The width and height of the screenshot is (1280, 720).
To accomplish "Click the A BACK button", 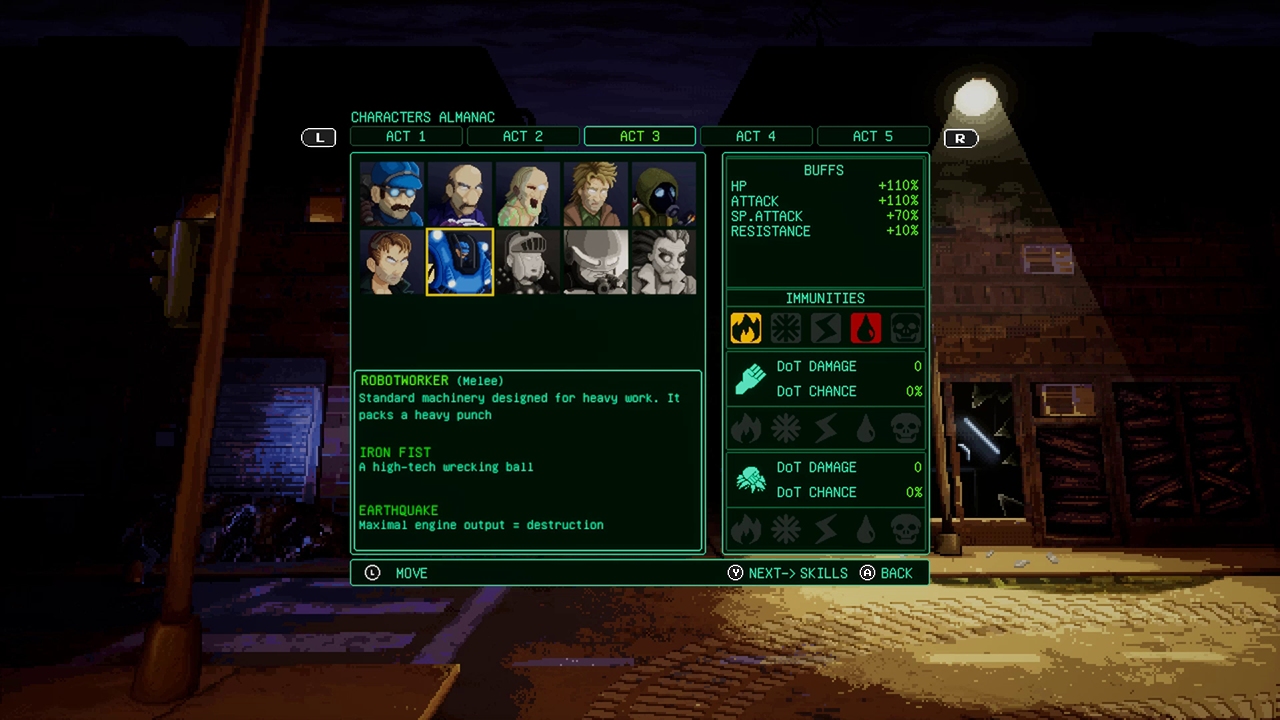I will pyautogui.click(x=886, y=573).
